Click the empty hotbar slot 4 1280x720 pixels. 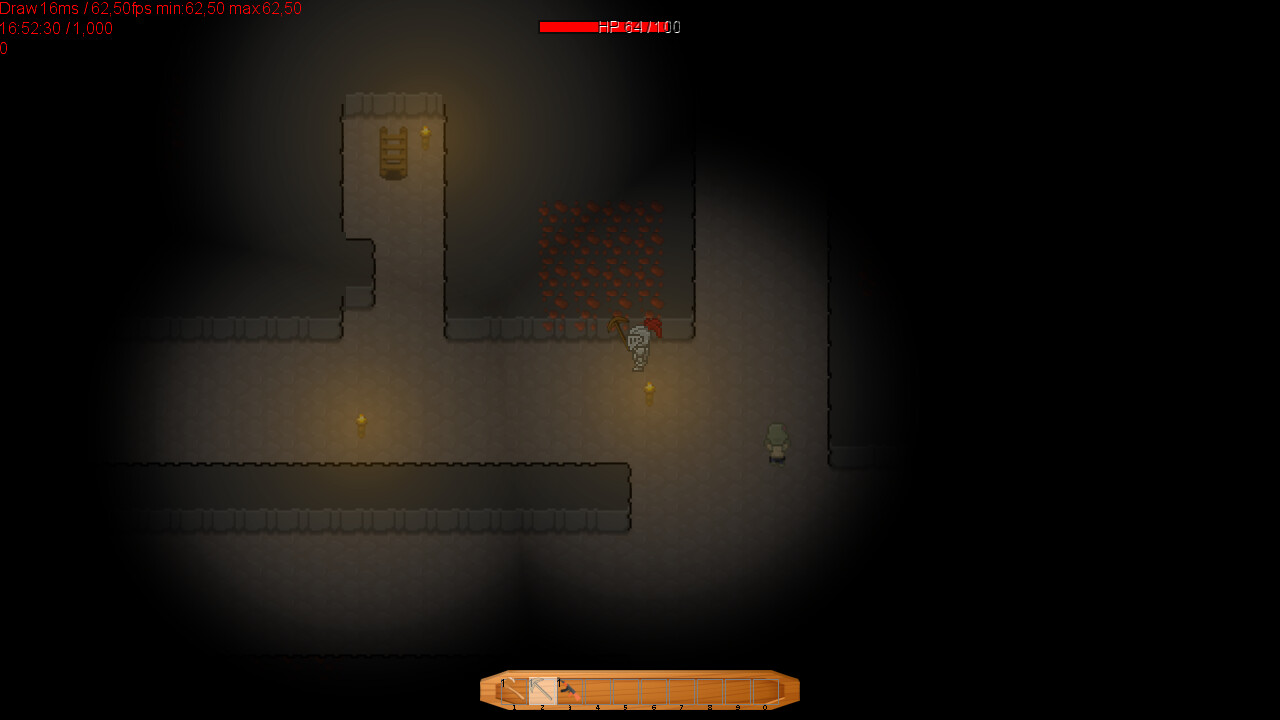(599, 690)
